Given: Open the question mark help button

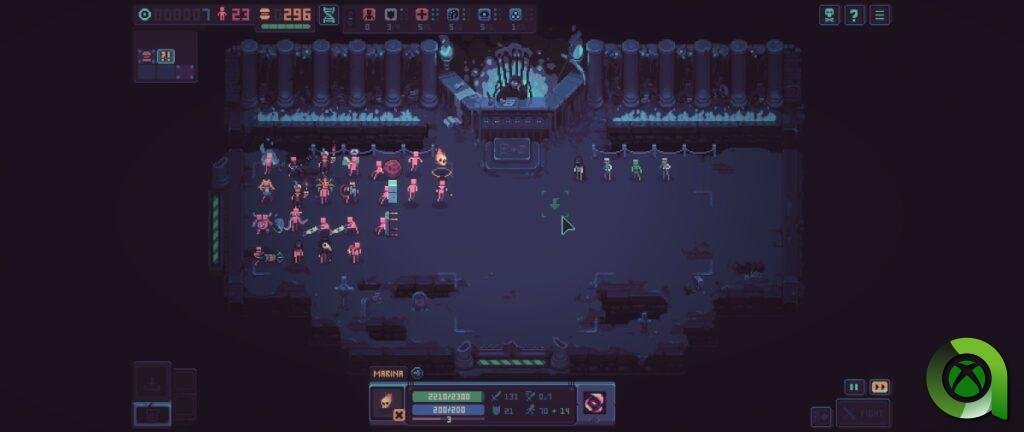Looking at the screenshot, I should click(854, 15).
